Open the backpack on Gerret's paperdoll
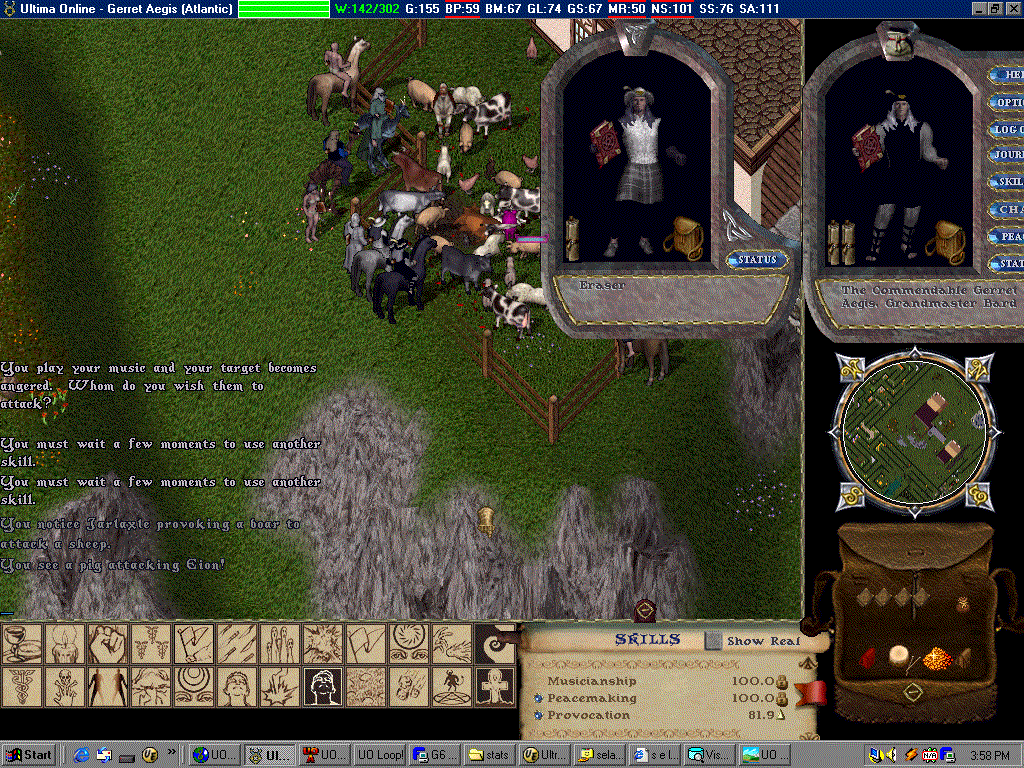The width and height of the screenshot is (1024, 768). [x=942, y=242]
